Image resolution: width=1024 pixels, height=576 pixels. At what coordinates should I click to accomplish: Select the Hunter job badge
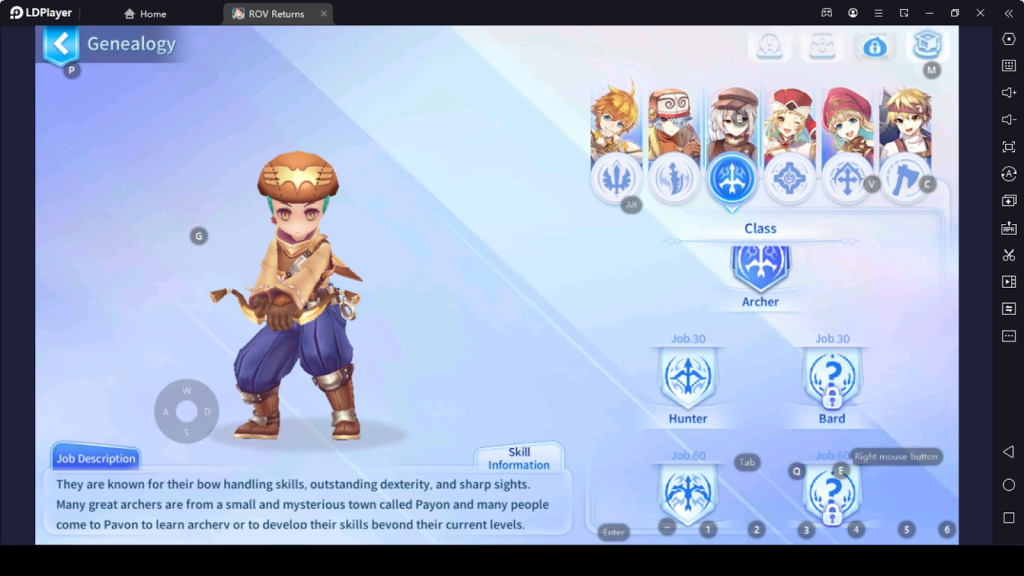point(688,378)
